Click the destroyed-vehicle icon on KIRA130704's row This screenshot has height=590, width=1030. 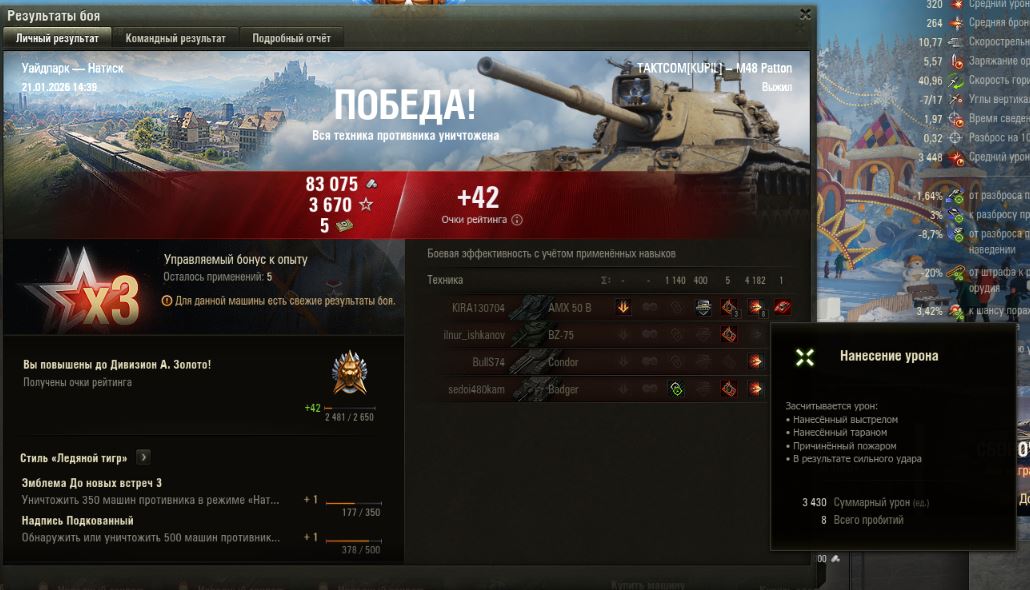coord(782,307)
